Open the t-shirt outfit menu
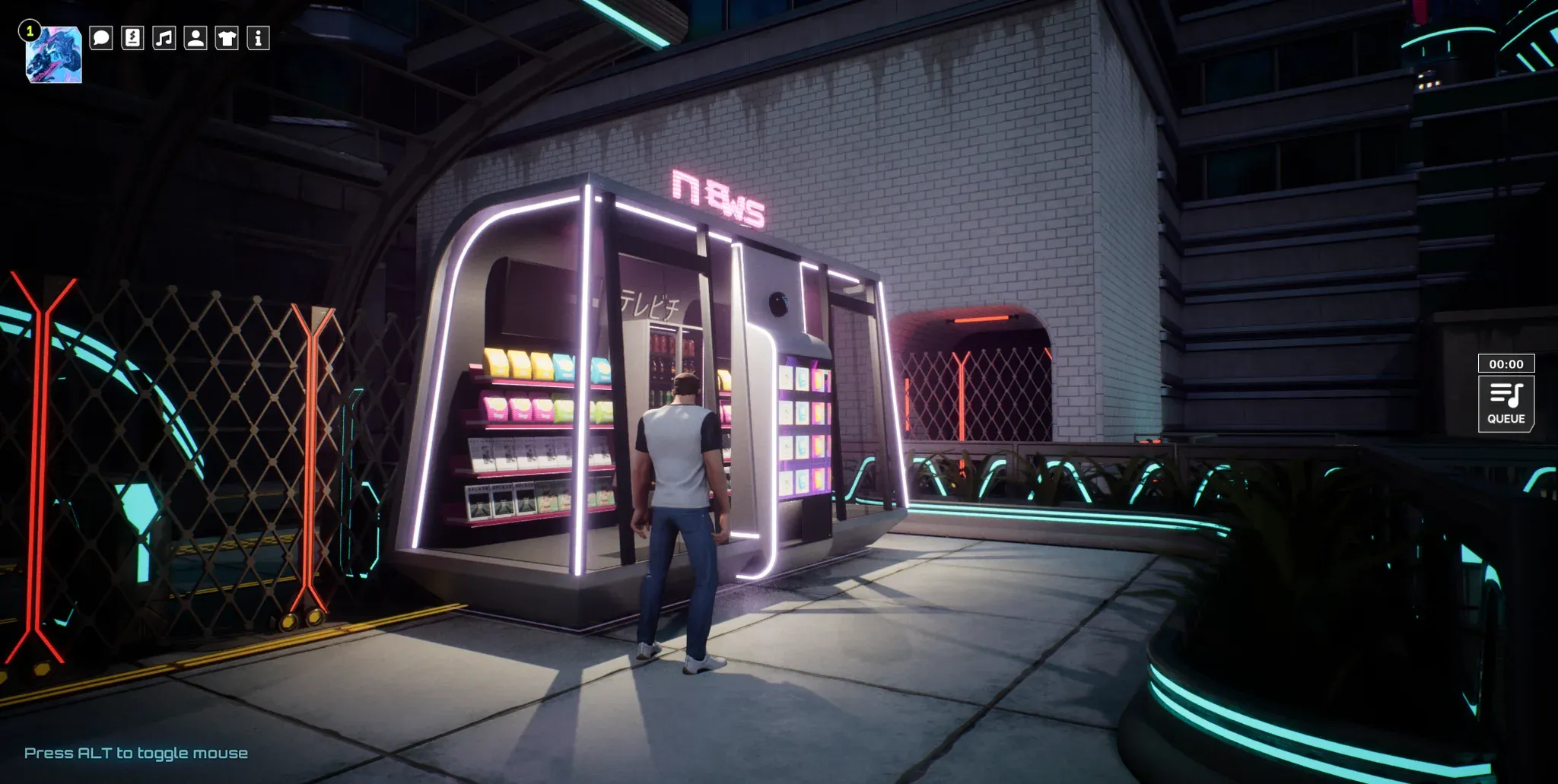The image size is (1558, 784). [x=227, y=38]
